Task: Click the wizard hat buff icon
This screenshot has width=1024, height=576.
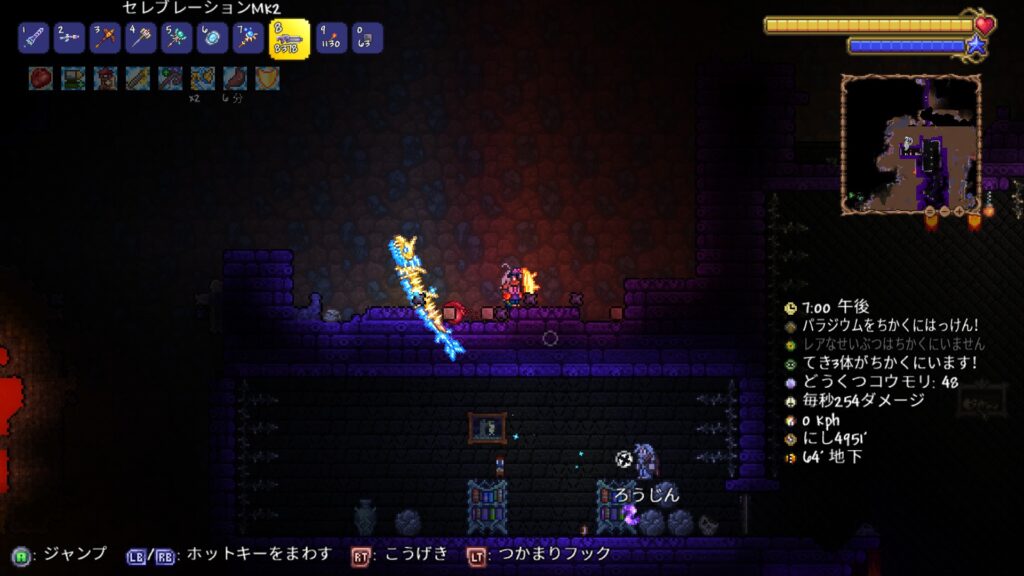Action: click(x=105, y=78)
